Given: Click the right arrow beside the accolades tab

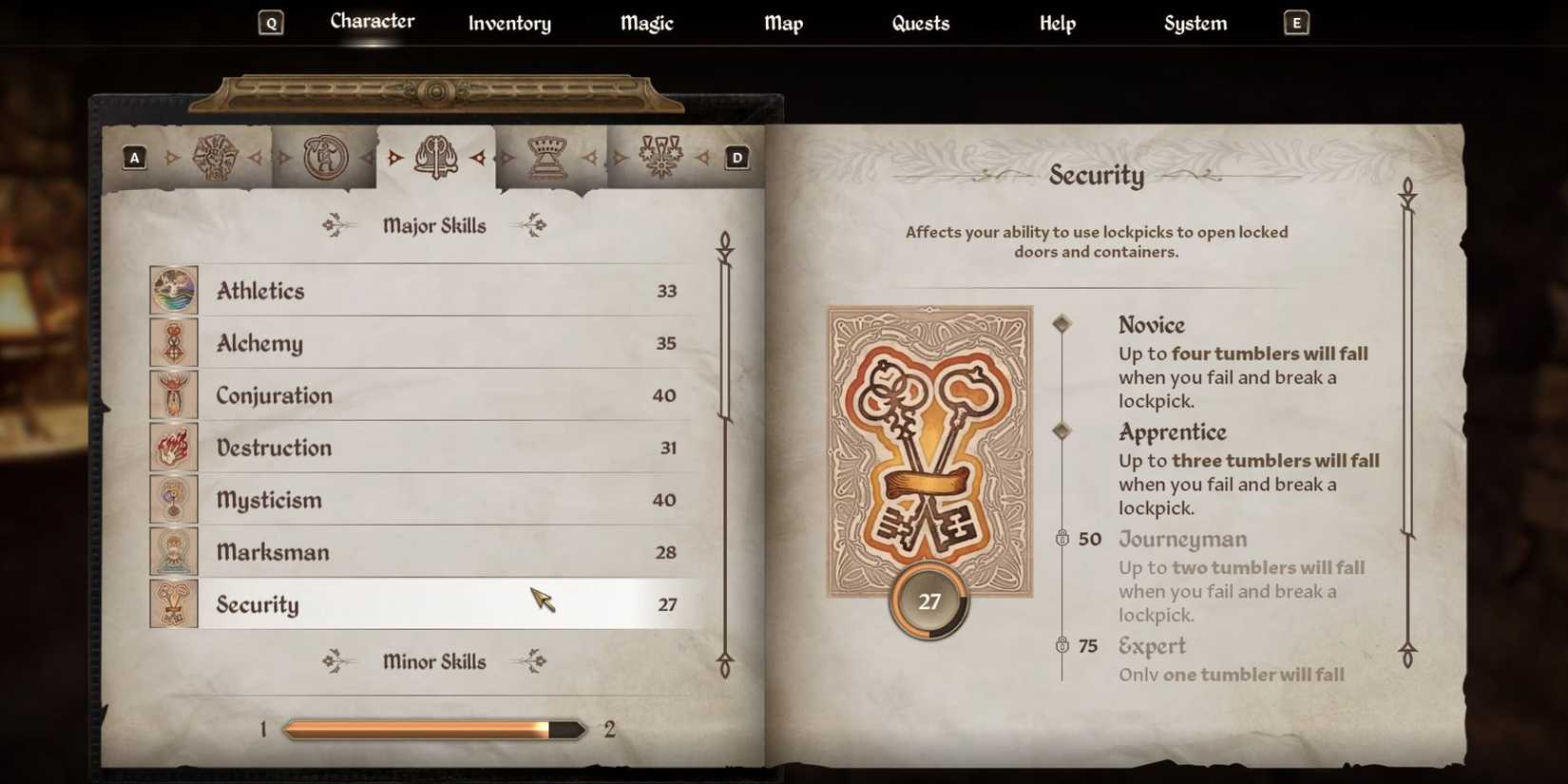Looking at the screenshot, I should pos(704,157).
